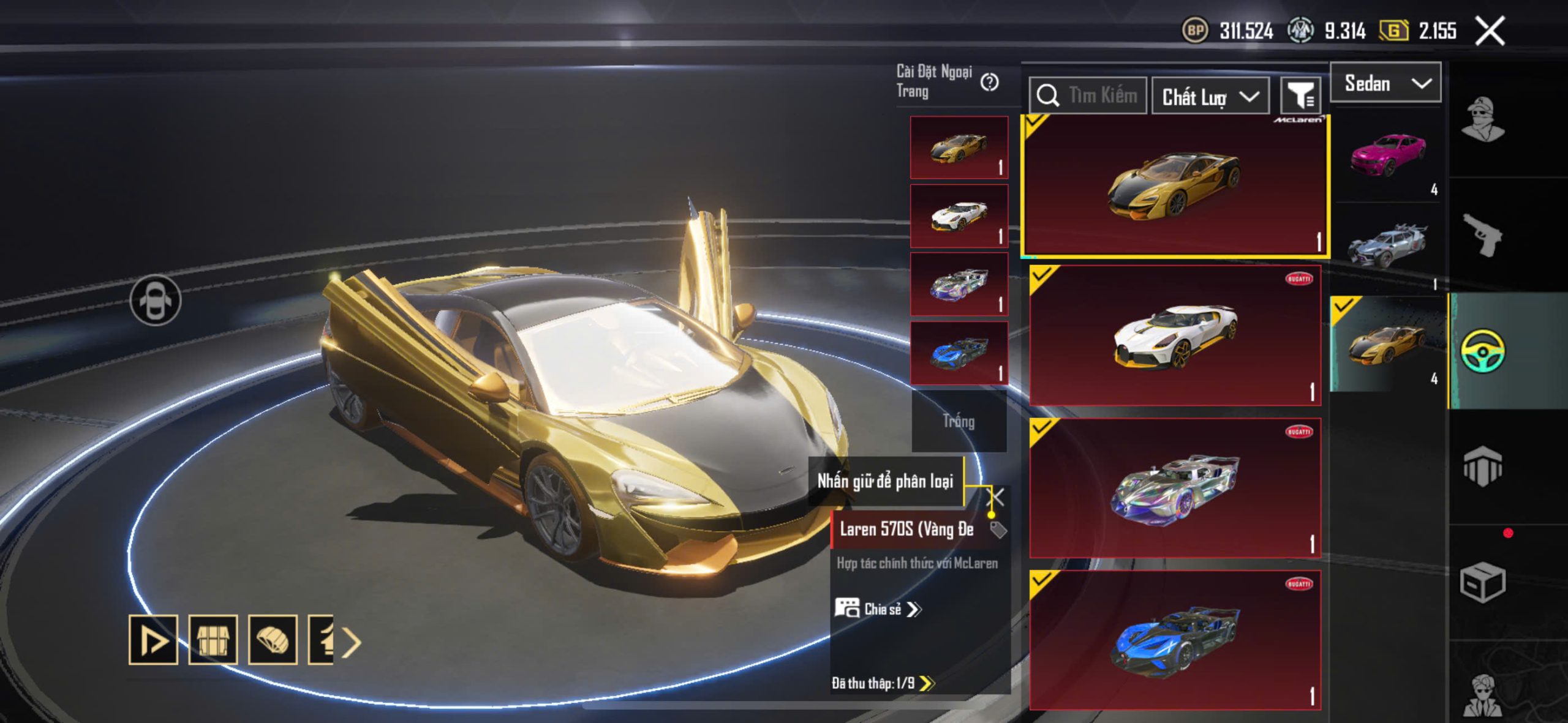Toggle the car doors view button

[156, 301]
